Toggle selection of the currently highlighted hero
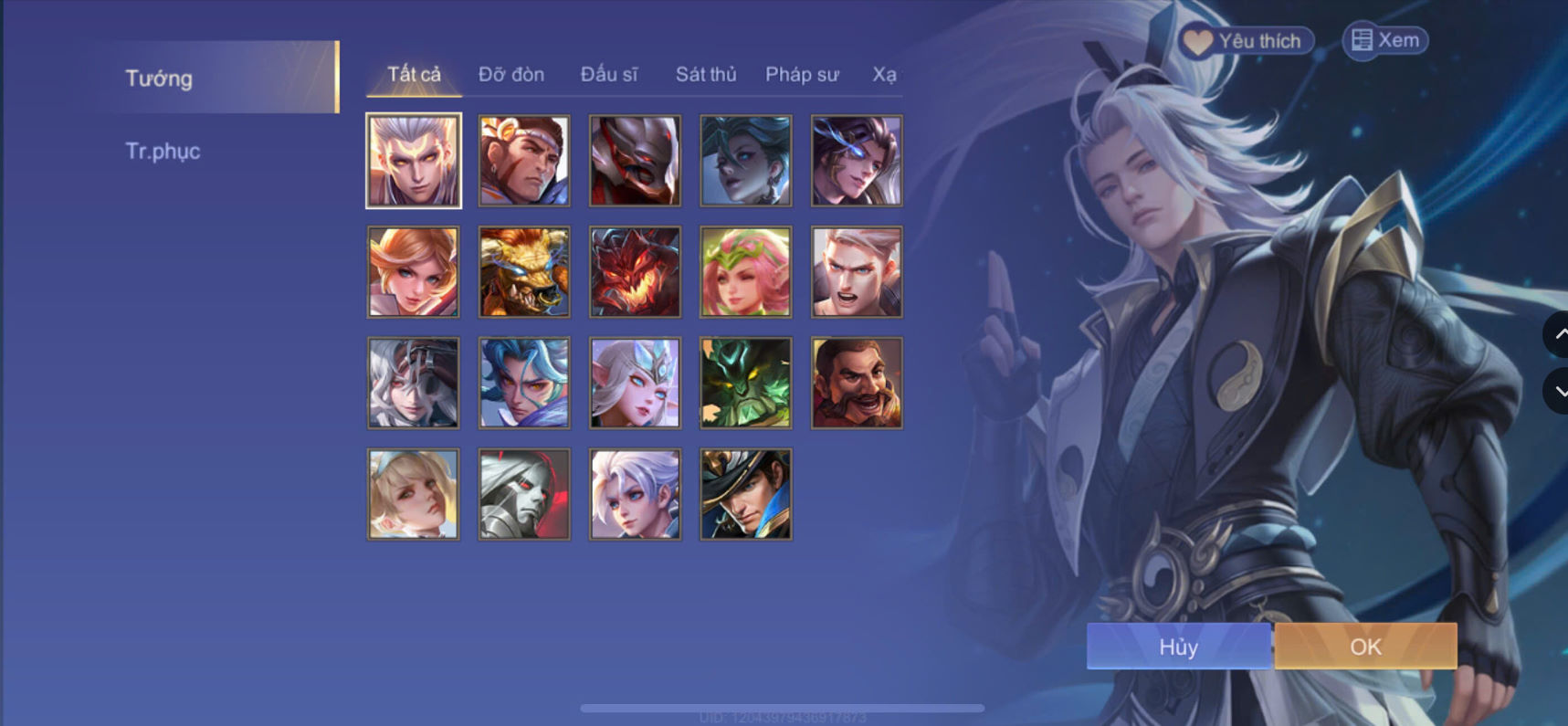 coord(413,161)
